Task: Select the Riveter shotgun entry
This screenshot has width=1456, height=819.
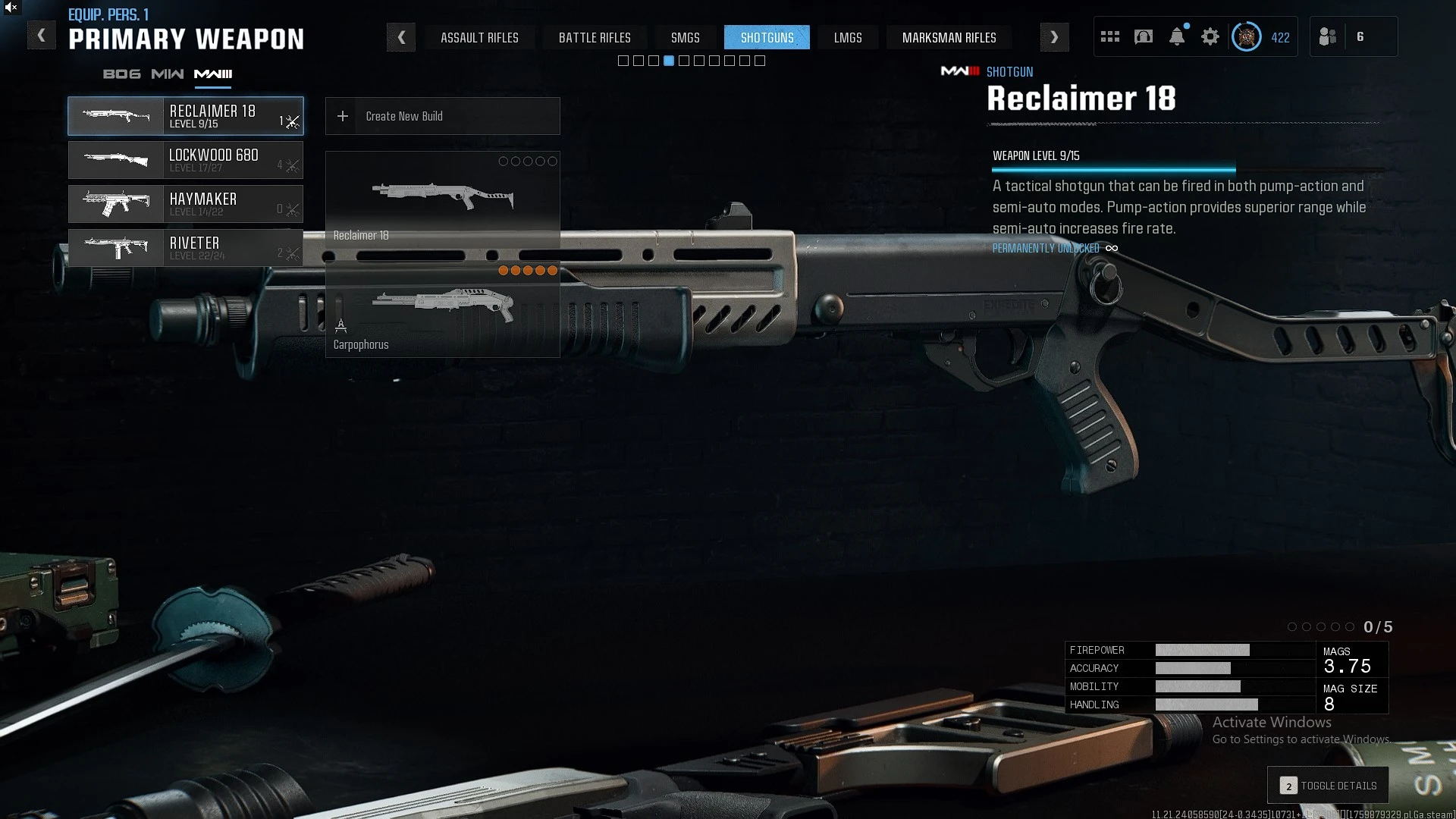Action: [186, 248]
